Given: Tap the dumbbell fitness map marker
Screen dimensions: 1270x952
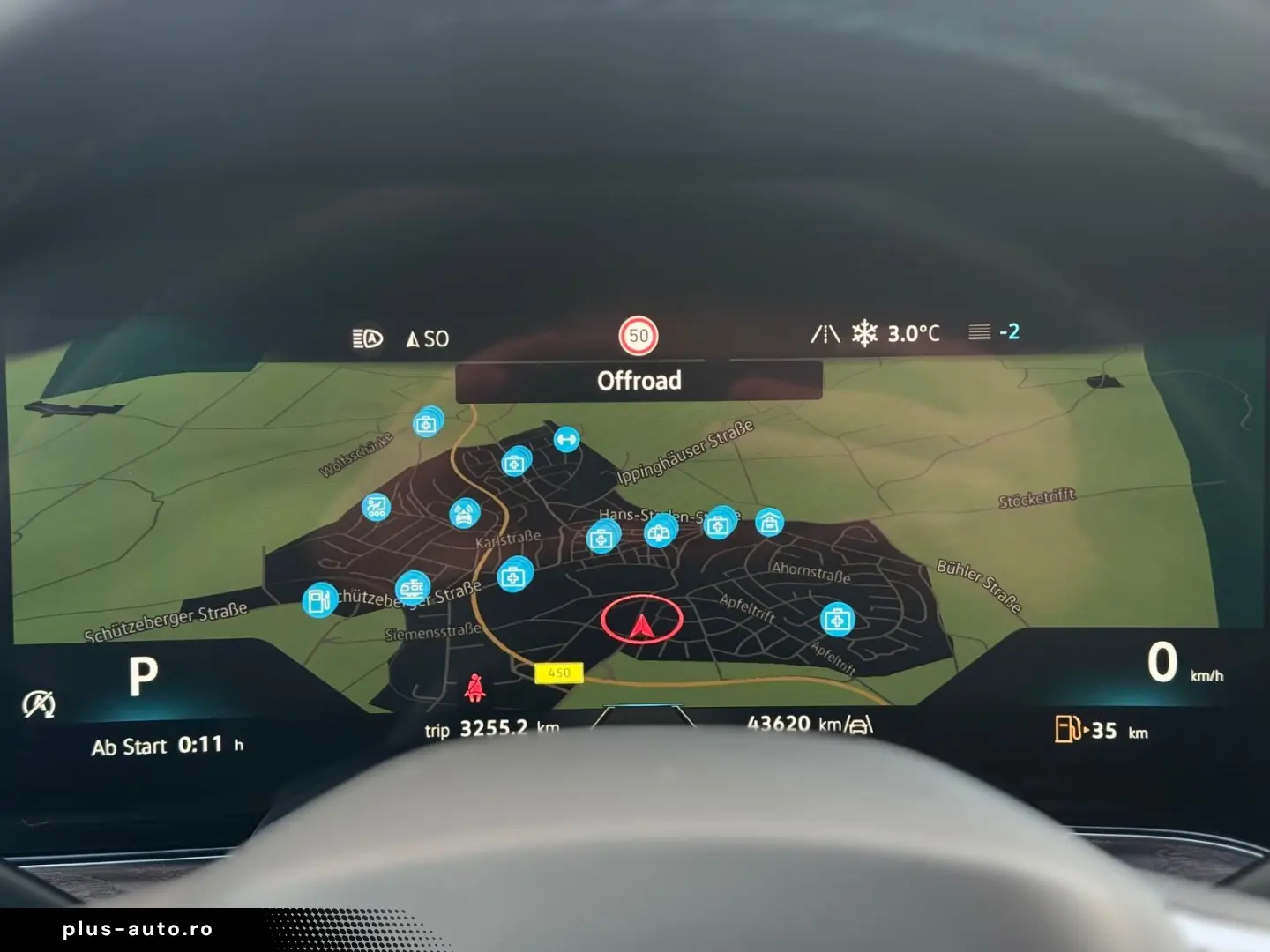Looking at the screenshot, I should point(566,439).
